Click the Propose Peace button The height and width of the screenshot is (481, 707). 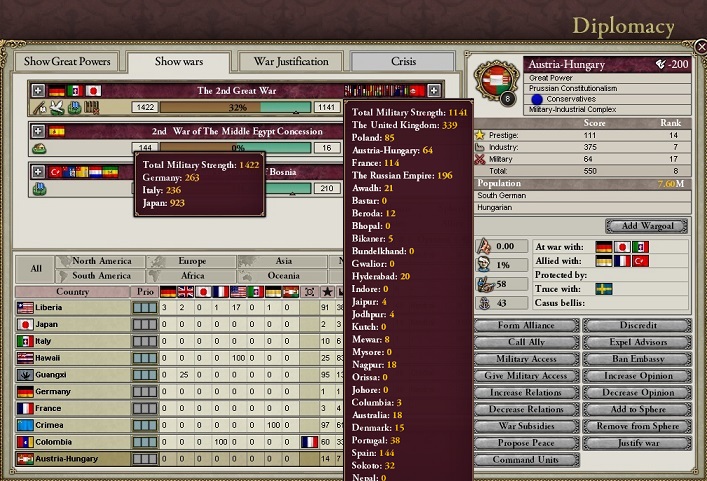(x=526, y=443)
